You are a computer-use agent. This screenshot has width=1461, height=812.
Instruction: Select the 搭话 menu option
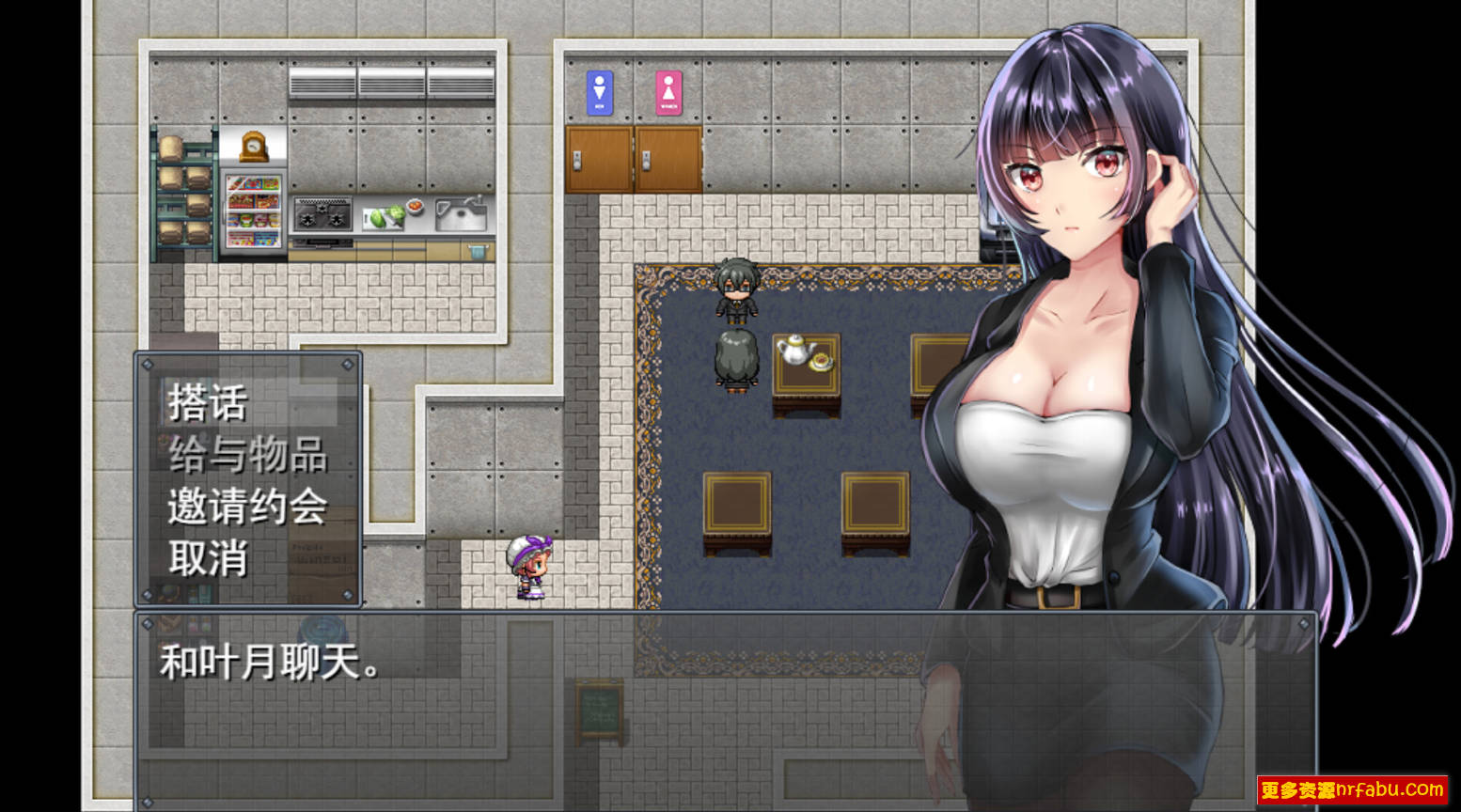pyautogui.click(x=206, y=404)
